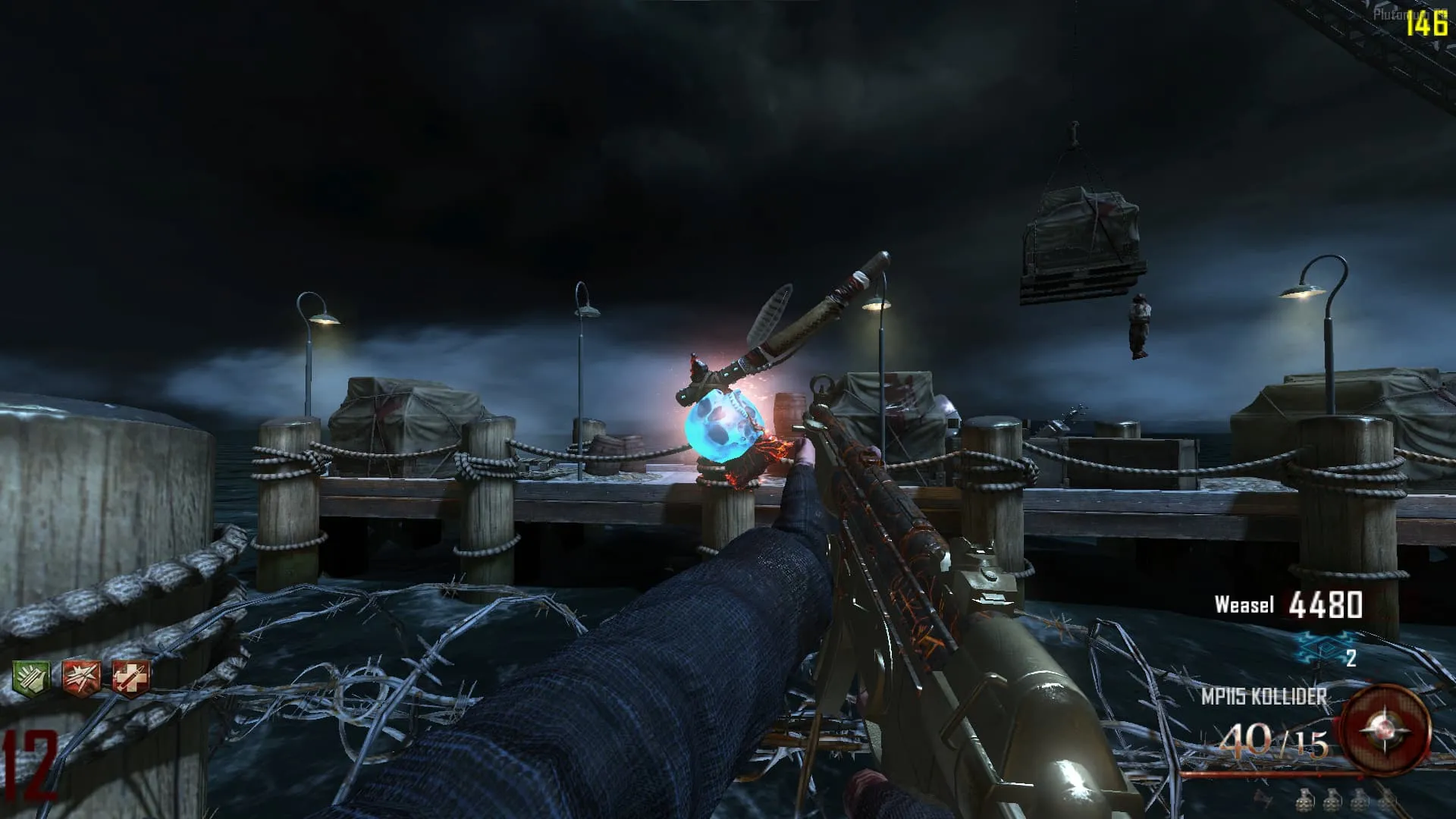This screenshot has height=819, width=1456.
Task: Select the Double Tap perk icon
Action: point(81,677)
